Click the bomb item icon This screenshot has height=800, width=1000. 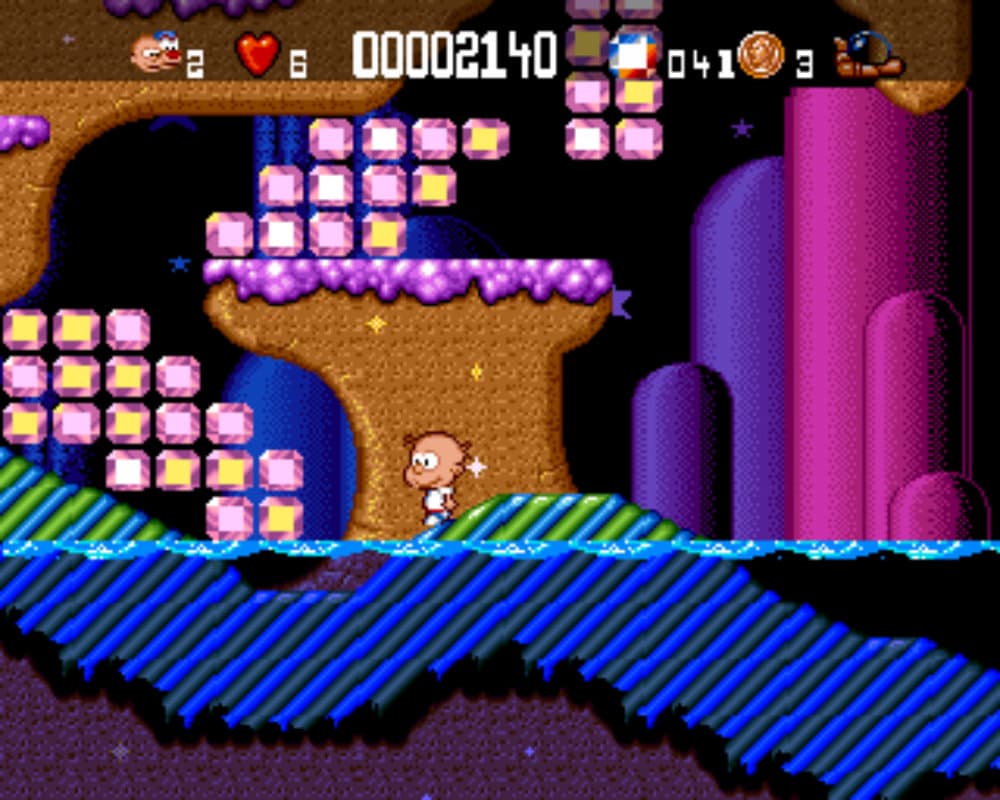point(870,55)
